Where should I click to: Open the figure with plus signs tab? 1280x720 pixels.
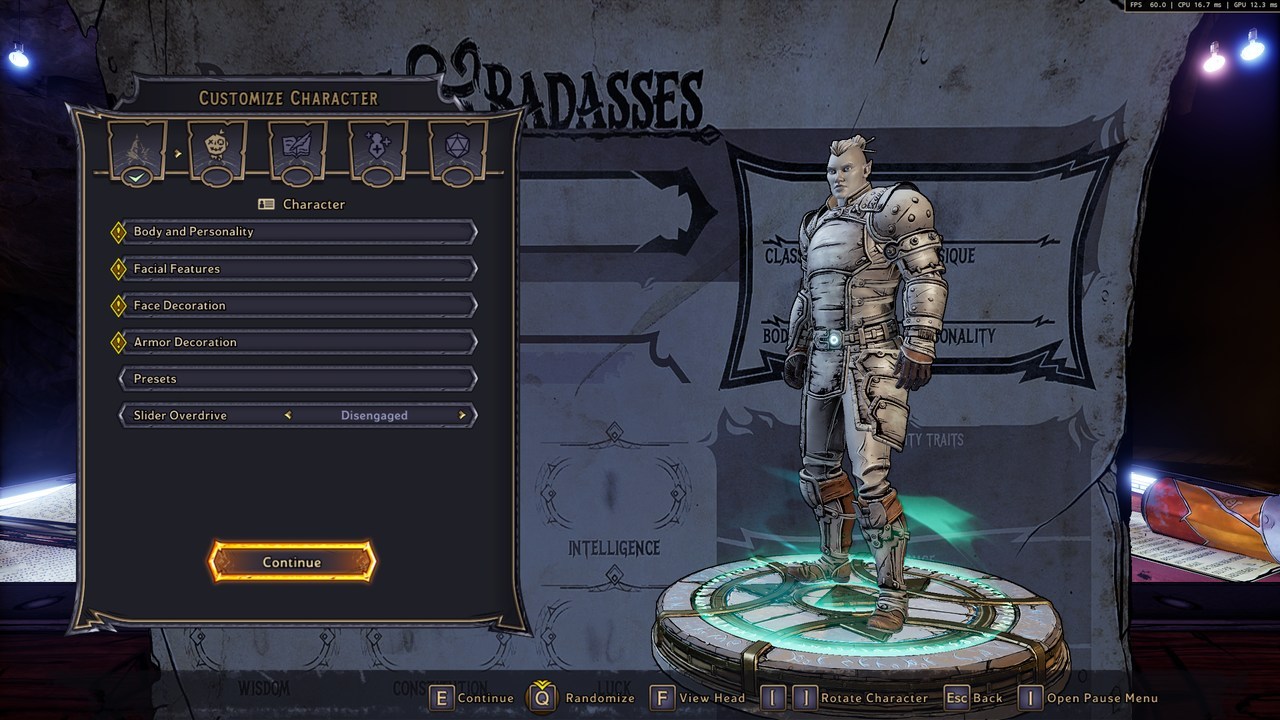click(377, 150)
